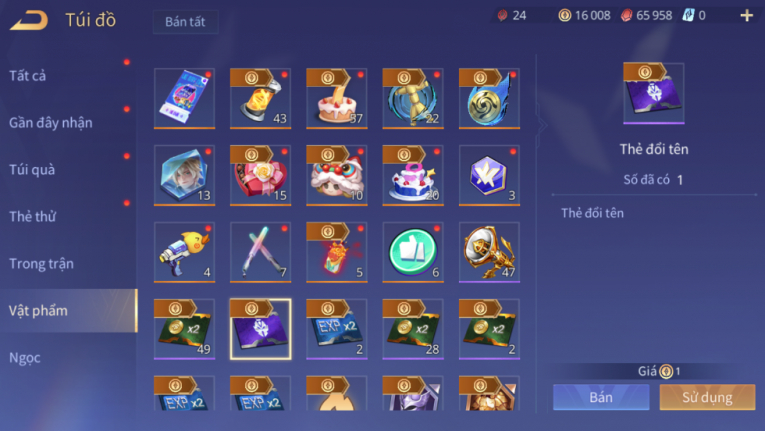Viewport: 765px width, 431px height.
Task: Choose the golden megaphone item
Action: (x=489, y=252)
